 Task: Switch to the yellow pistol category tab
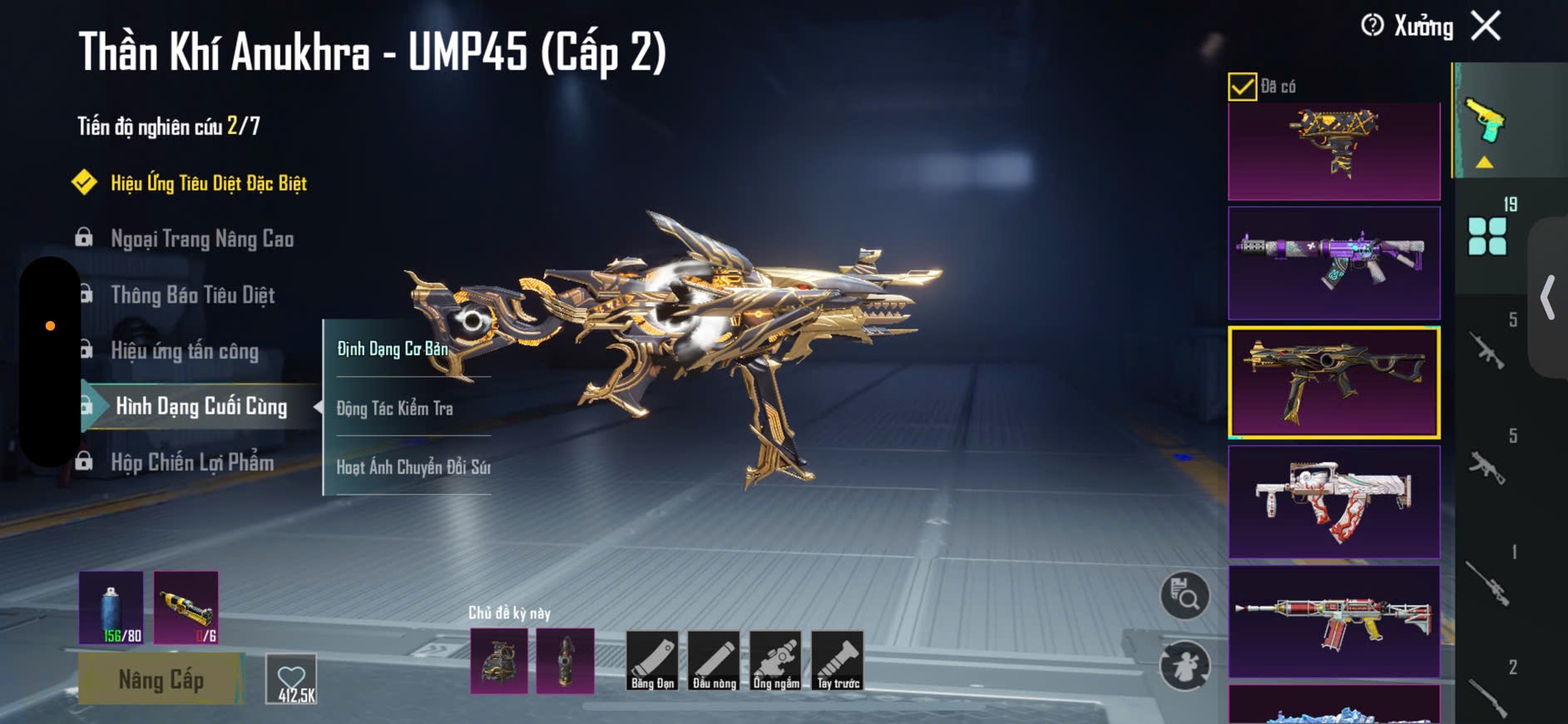click(1486, 123)
